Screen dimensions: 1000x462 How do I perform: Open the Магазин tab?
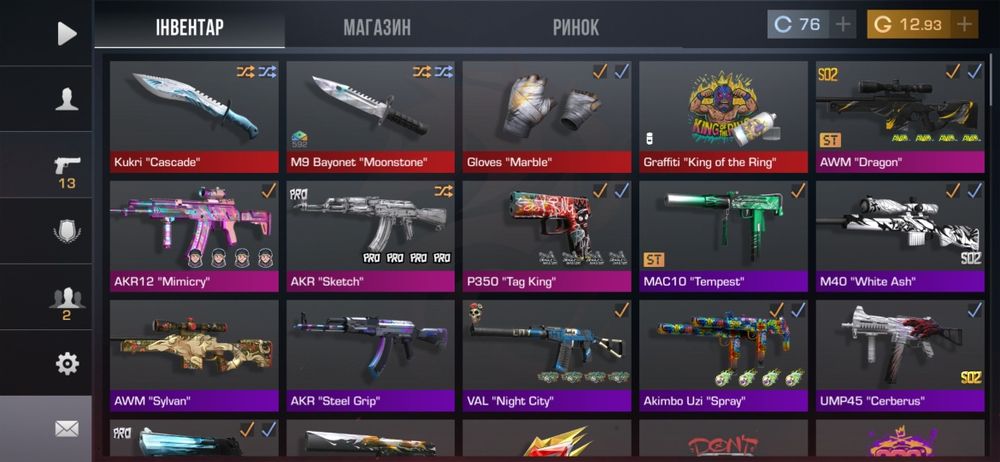(377, 27)
